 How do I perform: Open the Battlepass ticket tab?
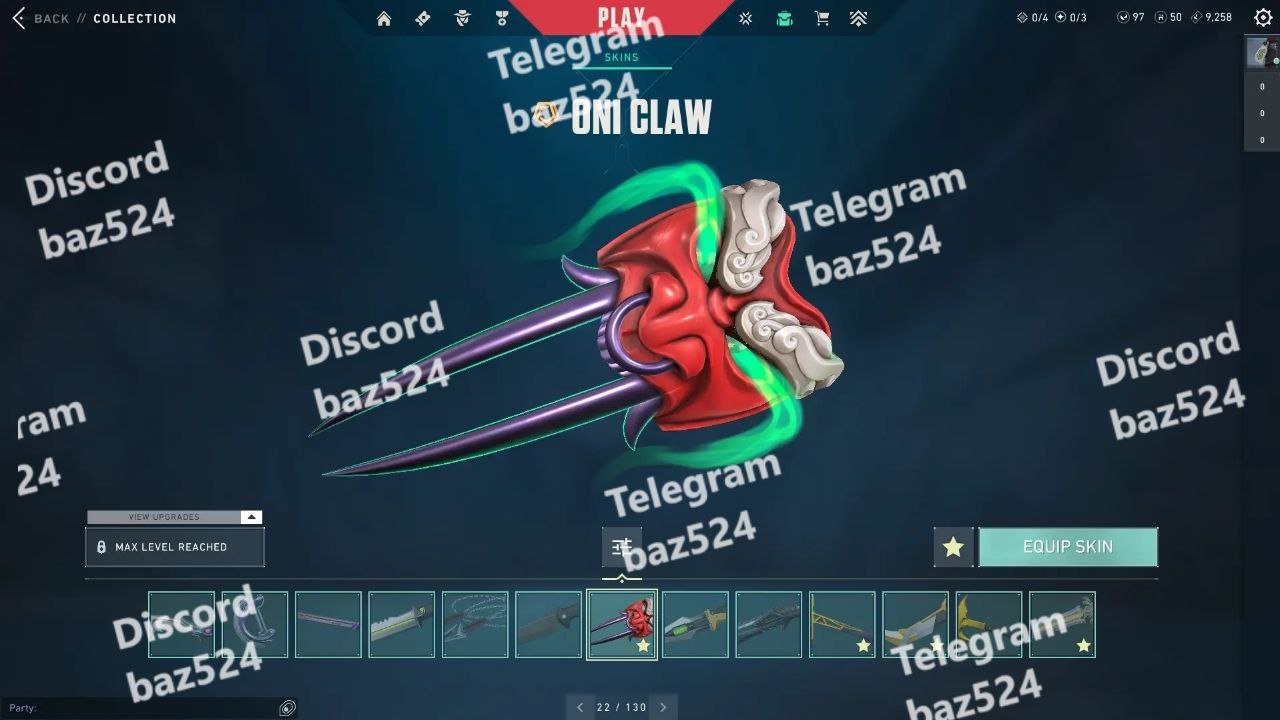(422, 18)
